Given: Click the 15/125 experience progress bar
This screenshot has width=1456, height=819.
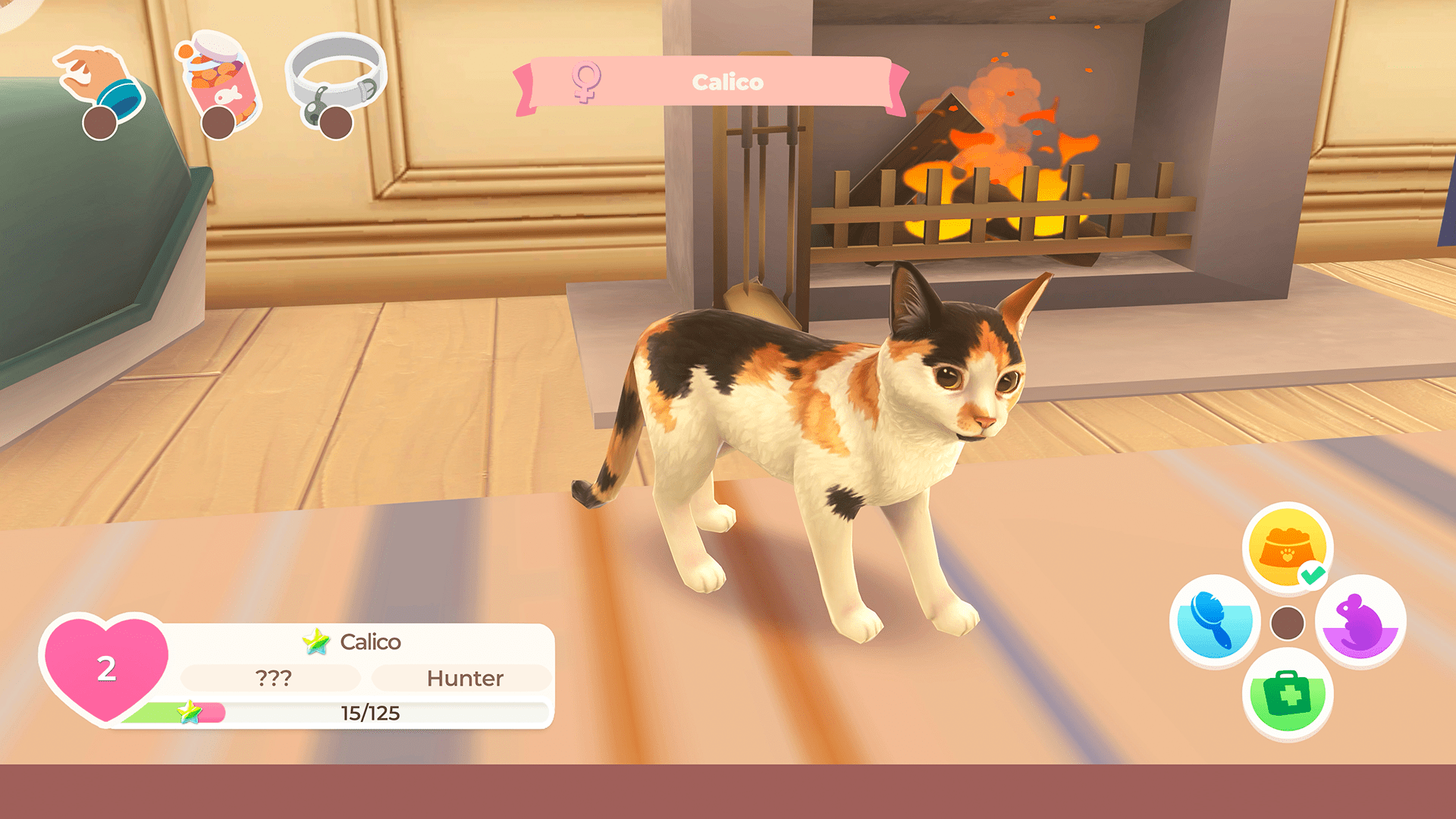Looking at the screenshot, I should 369,711.
